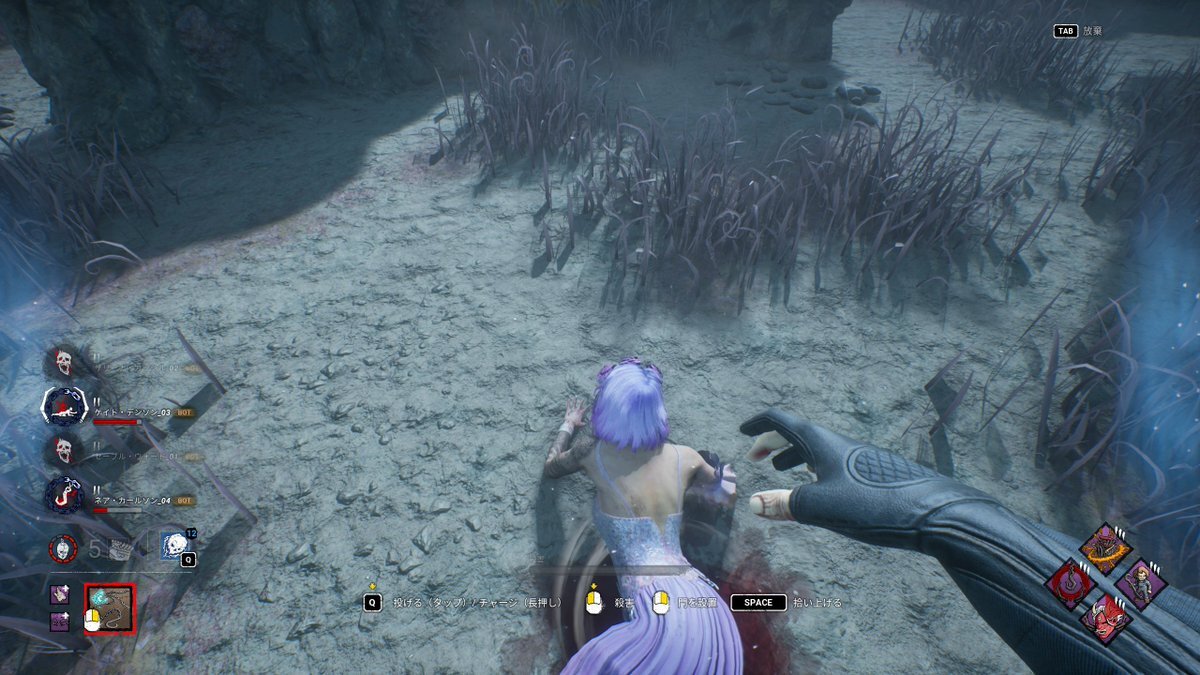Click the generator count icon beside 5
This screenshot has width=1200, height=675.
[x=119, y=548]
